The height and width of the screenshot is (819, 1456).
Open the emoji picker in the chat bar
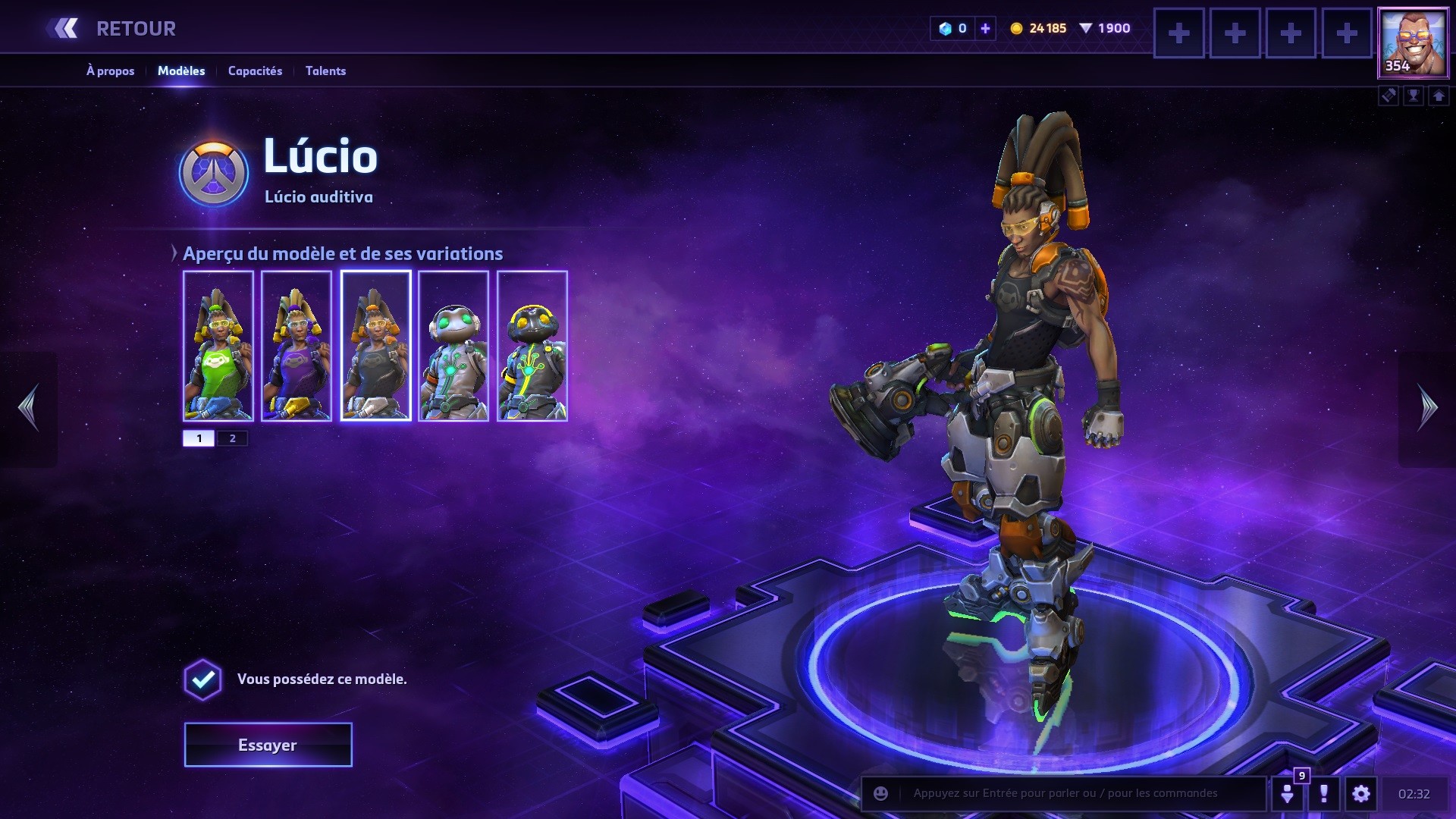click(x=880, y=795)
